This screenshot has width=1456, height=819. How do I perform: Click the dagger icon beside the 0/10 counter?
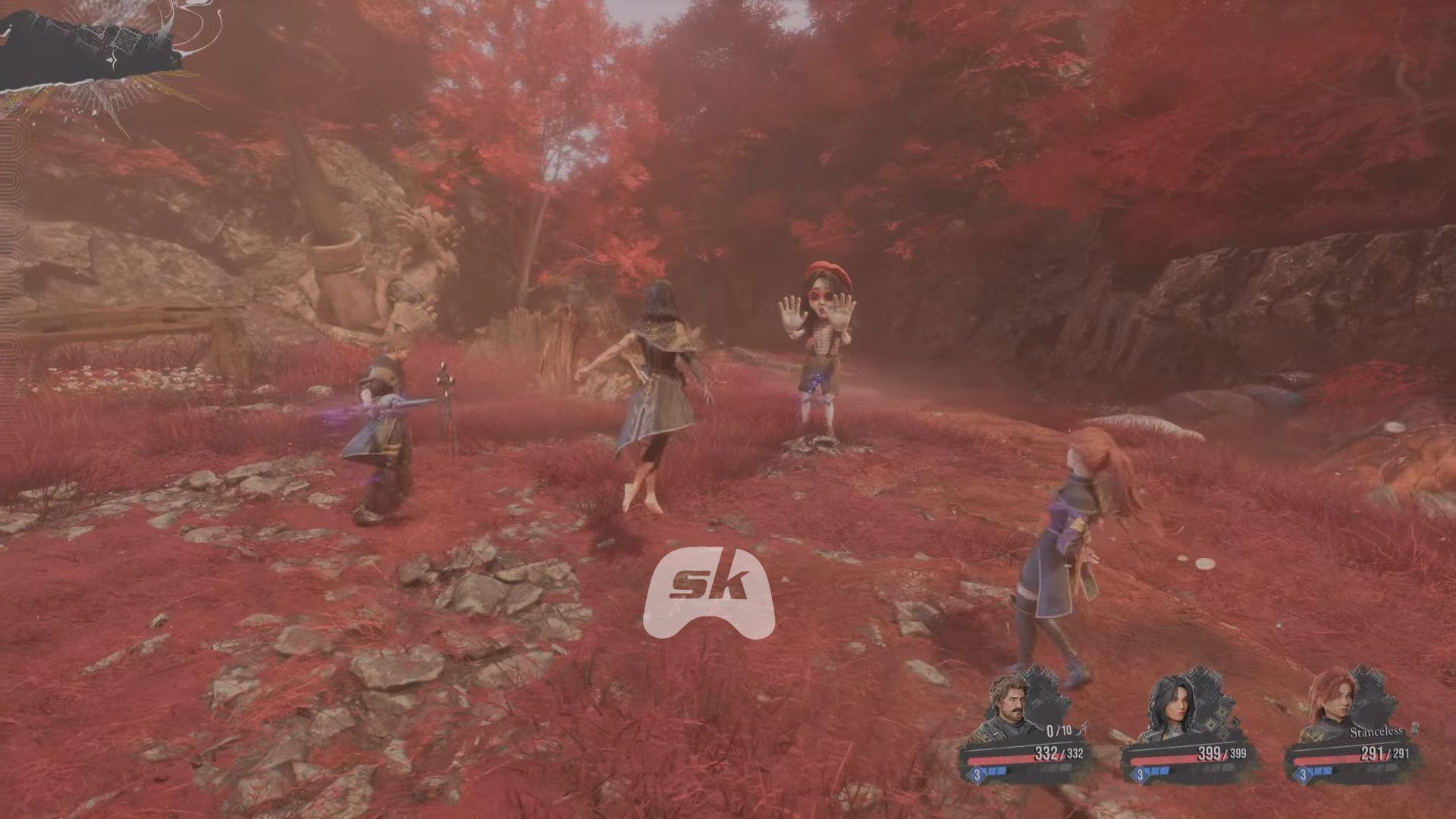1082,730
